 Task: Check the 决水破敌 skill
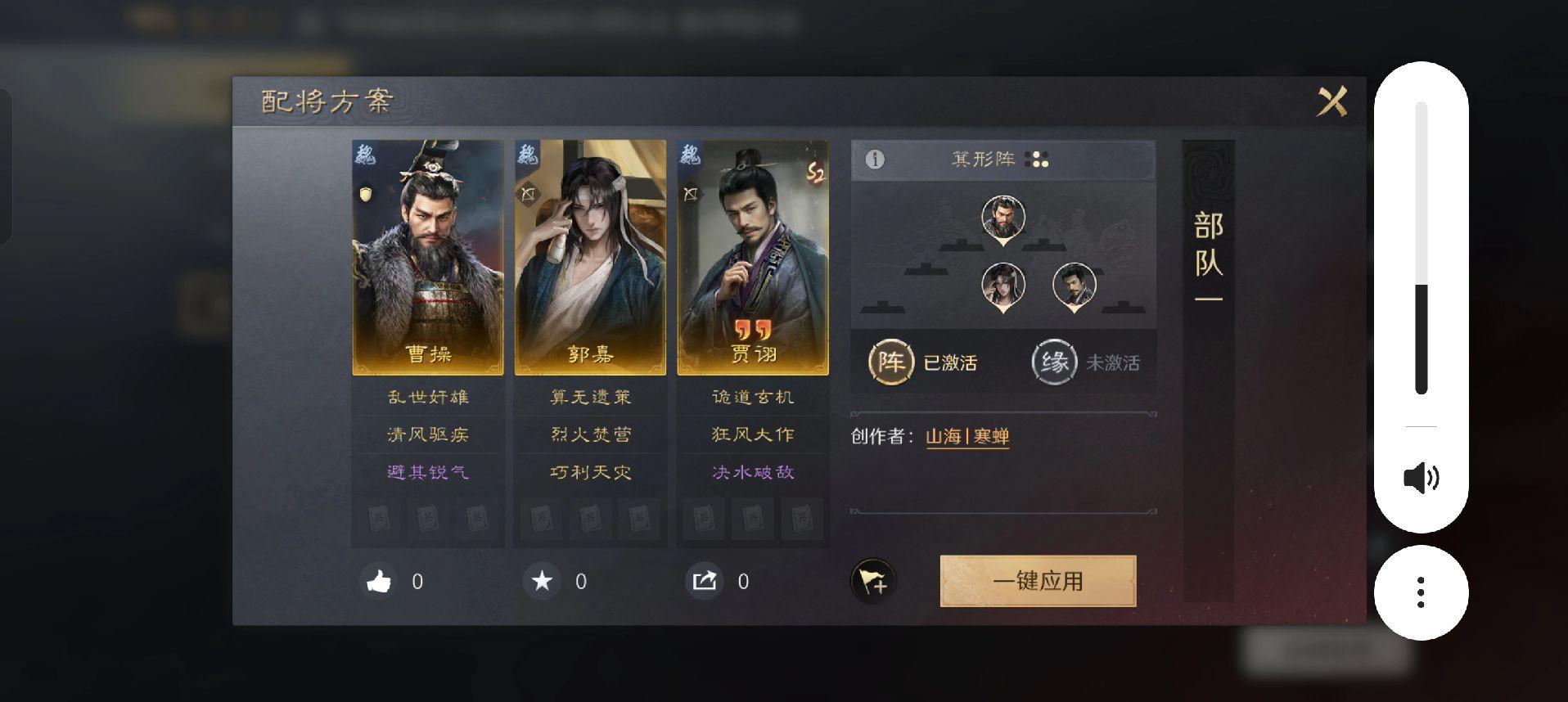click(x=753, y=472)
